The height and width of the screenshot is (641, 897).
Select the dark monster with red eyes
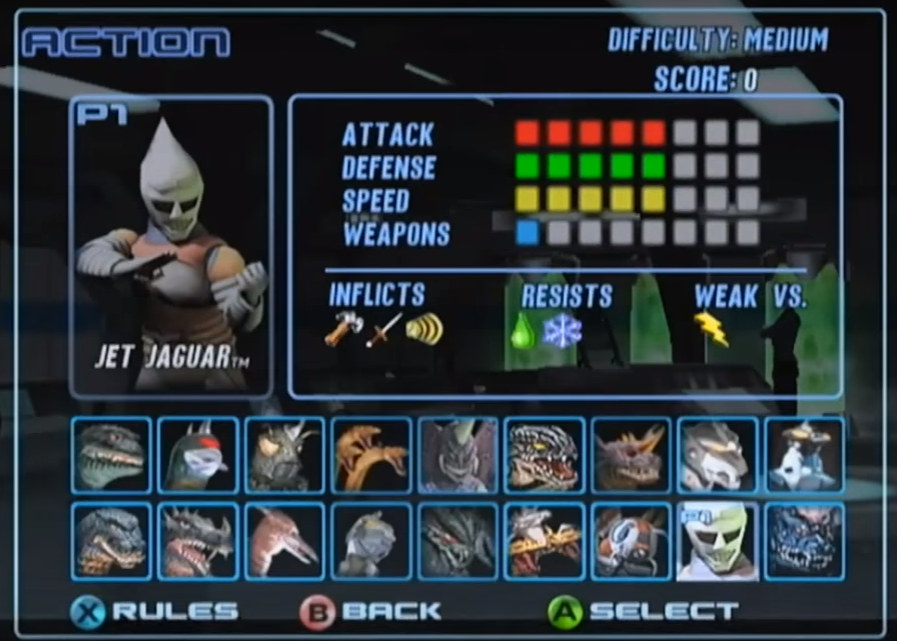[458, 541]
